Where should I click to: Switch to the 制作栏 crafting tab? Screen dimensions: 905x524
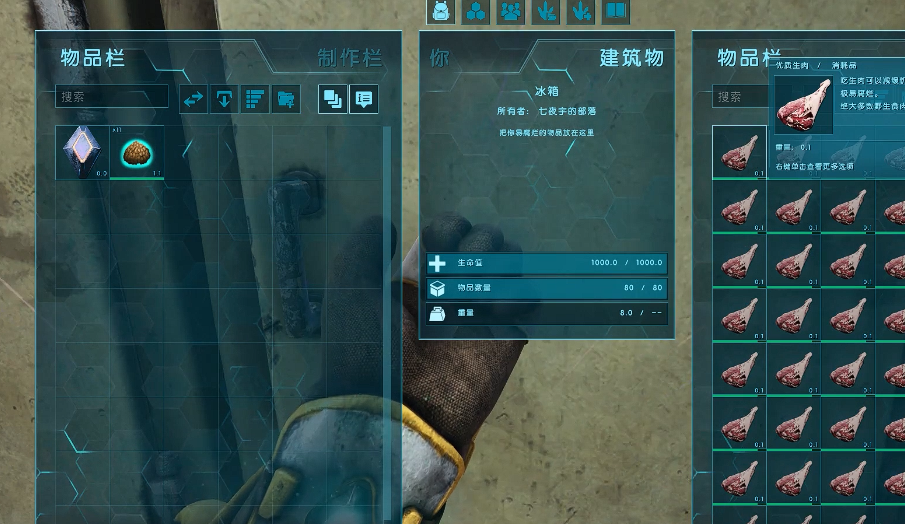349,57
